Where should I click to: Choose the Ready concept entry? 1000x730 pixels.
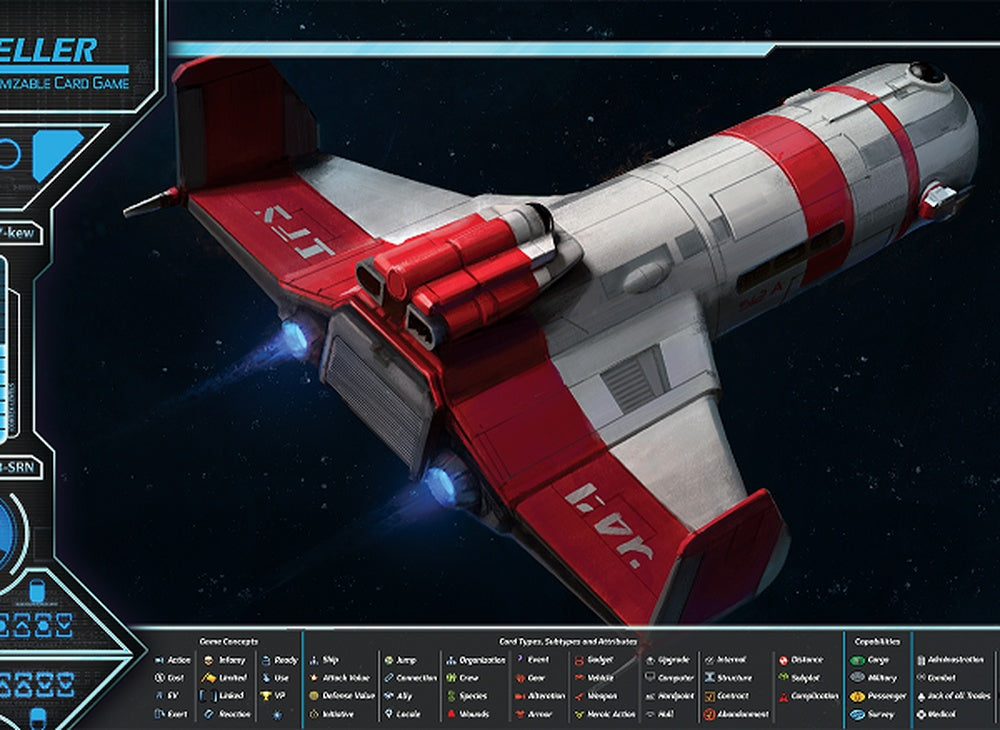click(x=278, y=660)
